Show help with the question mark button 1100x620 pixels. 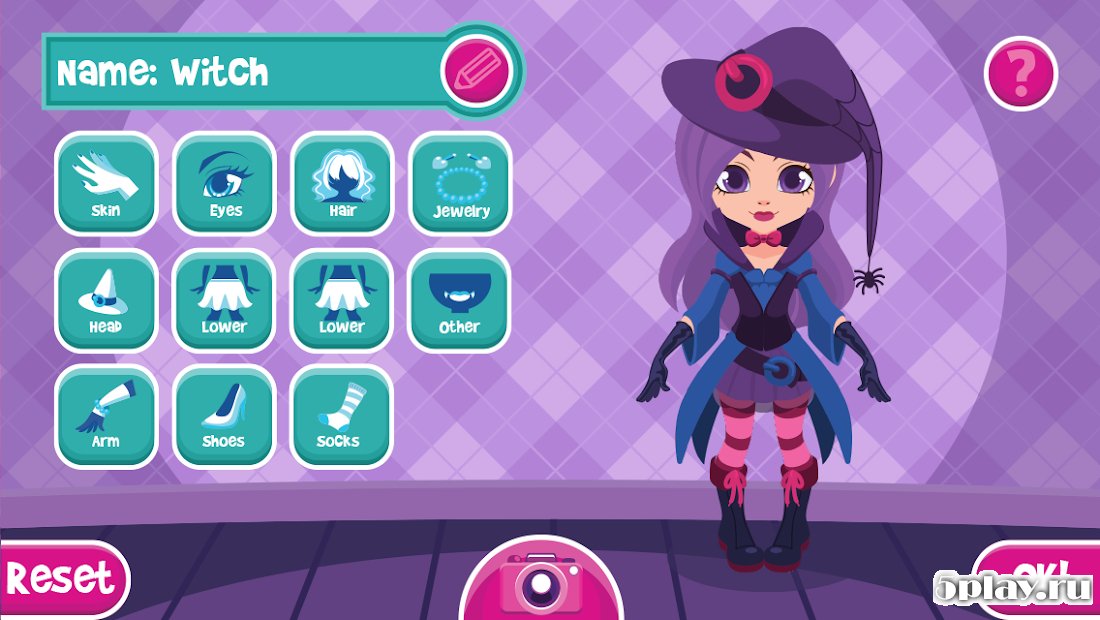(1021, 72)
